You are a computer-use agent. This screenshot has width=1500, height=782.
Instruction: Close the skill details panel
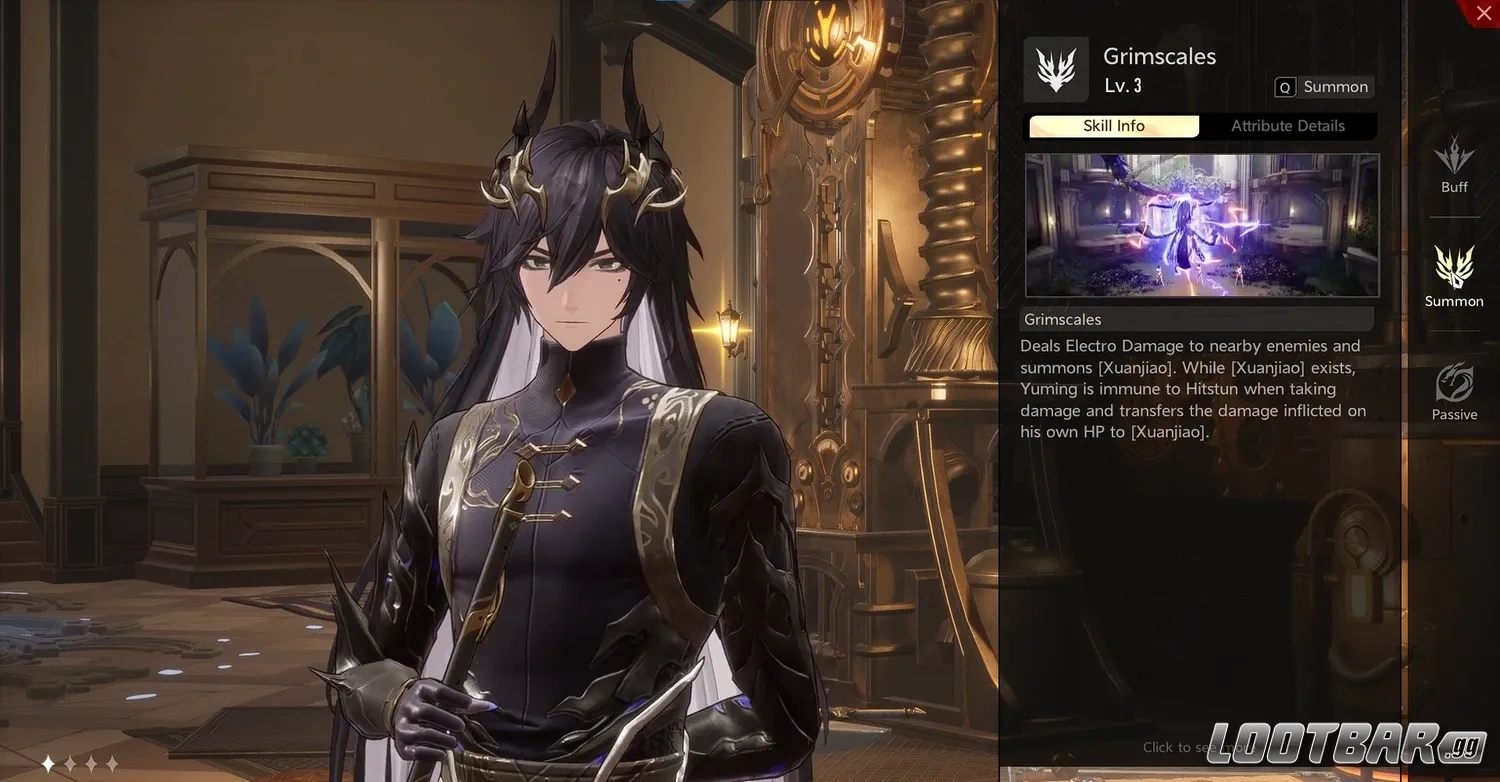click(1483, 13)
